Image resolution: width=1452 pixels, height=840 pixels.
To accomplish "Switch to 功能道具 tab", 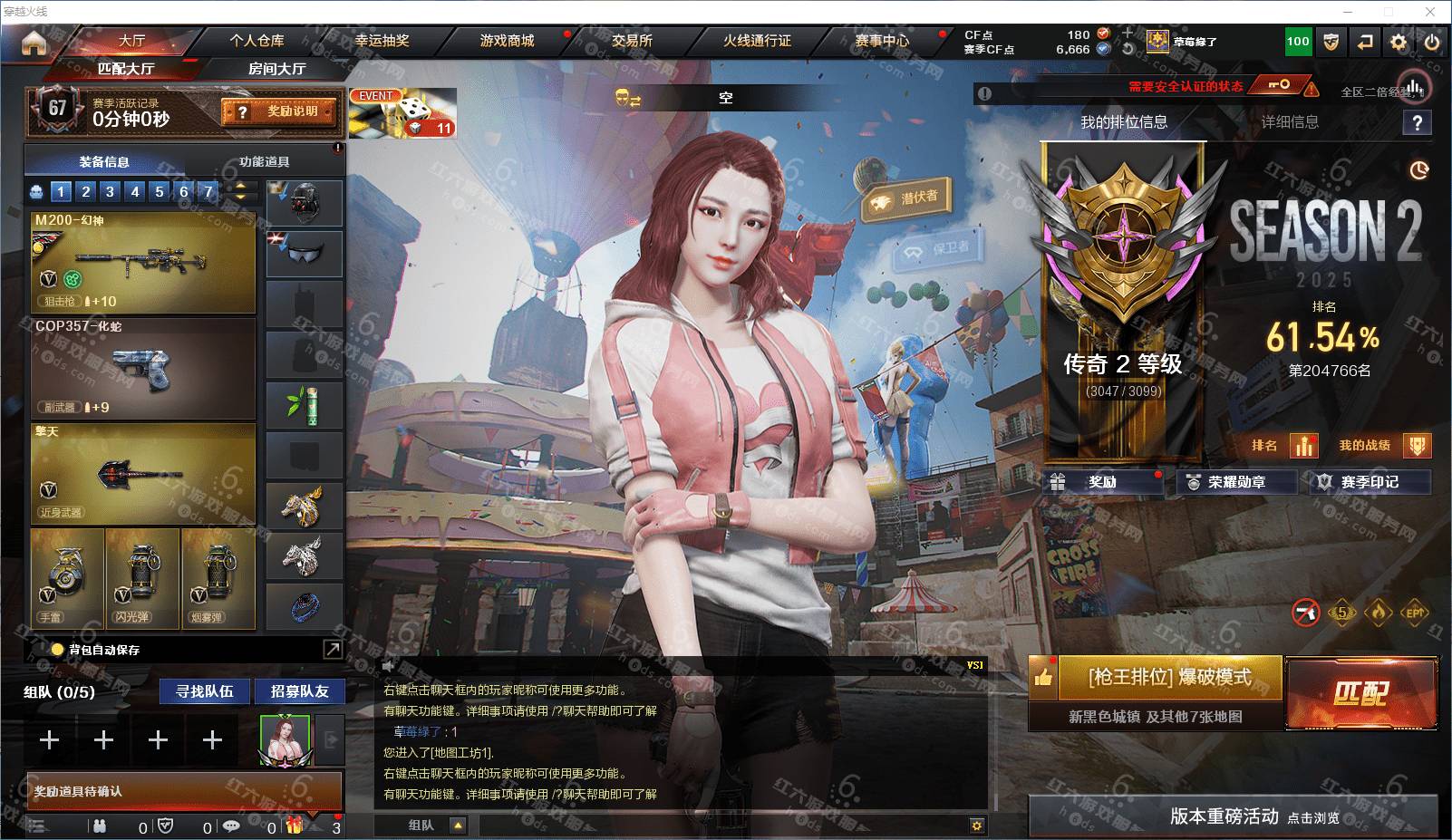I will point(265,162).
